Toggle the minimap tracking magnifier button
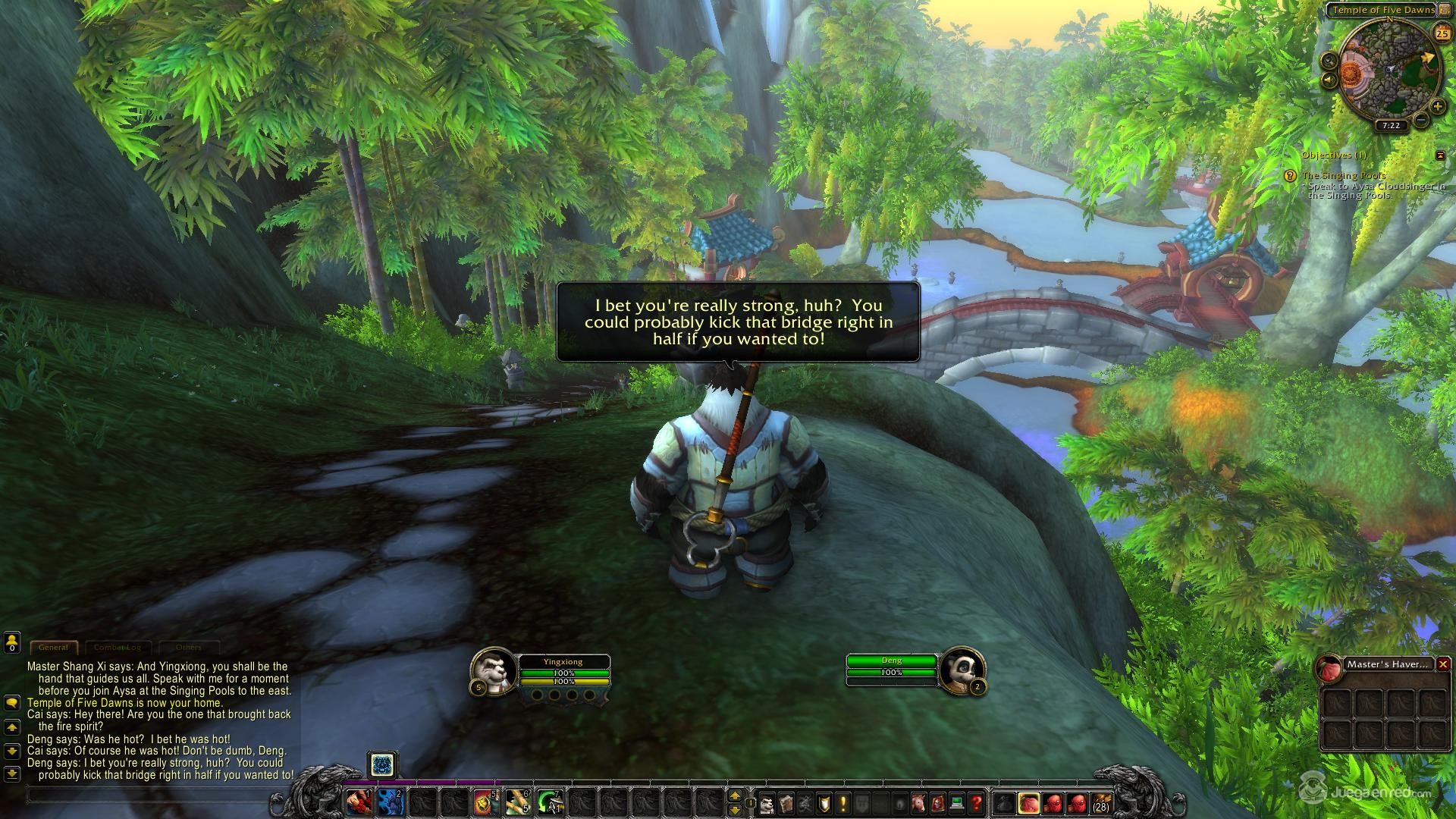Viewport: 1456px width, 819px height. point(1329,60)
